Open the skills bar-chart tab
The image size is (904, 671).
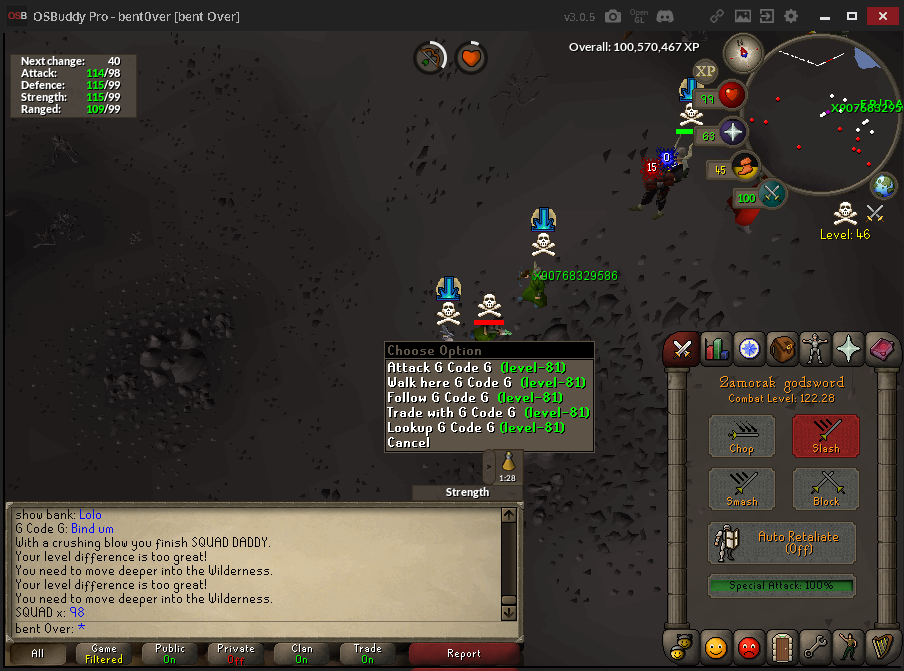pos(716,349)
